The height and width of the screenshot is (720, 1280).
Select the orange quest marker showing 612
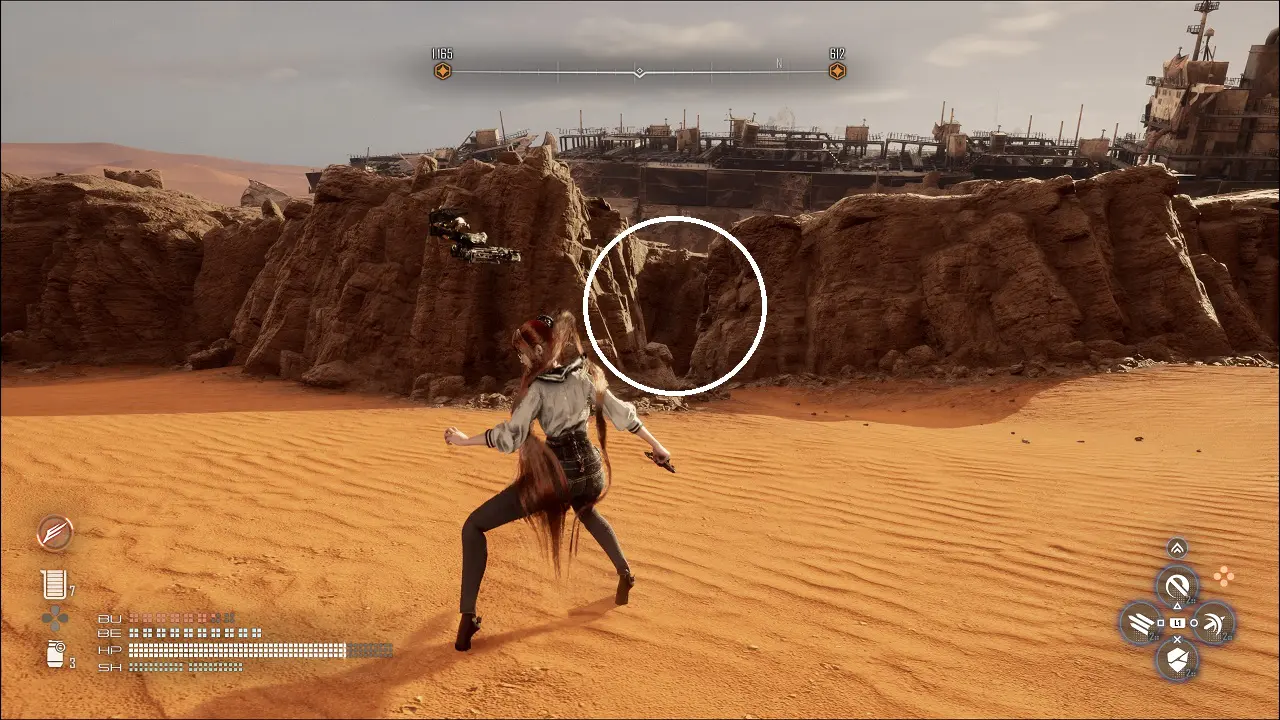pos(837,71)
